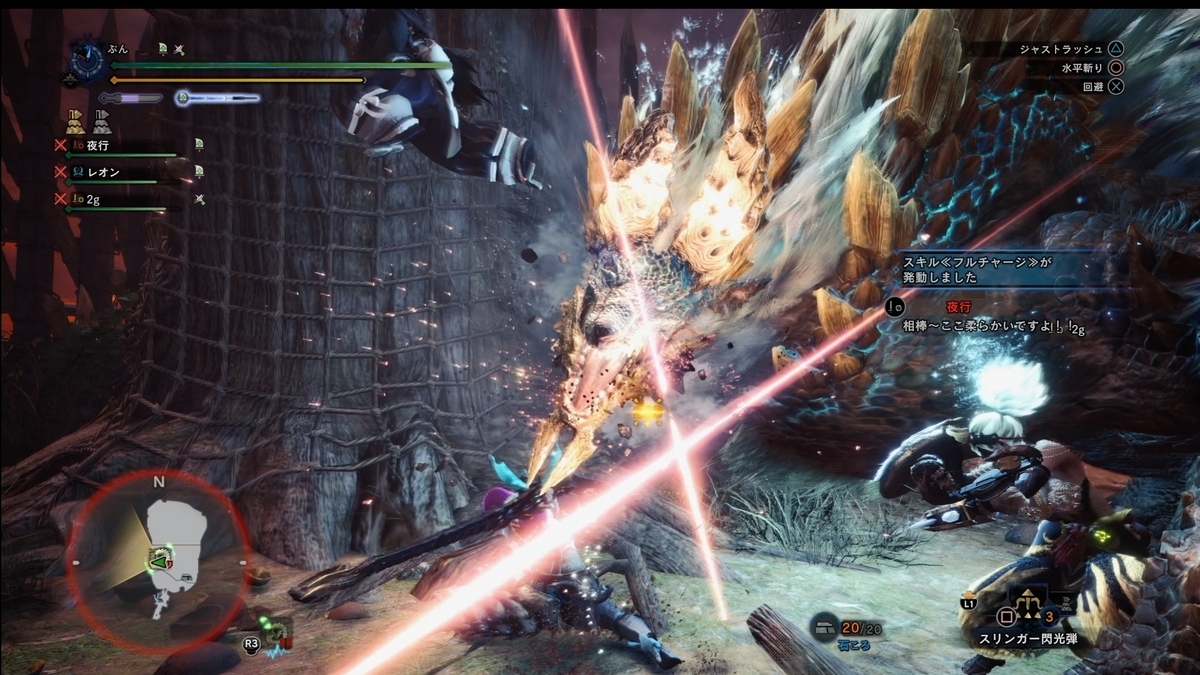Select party member 2g in the list
This screenshot has height=675, width=1200.
point(92,199)
